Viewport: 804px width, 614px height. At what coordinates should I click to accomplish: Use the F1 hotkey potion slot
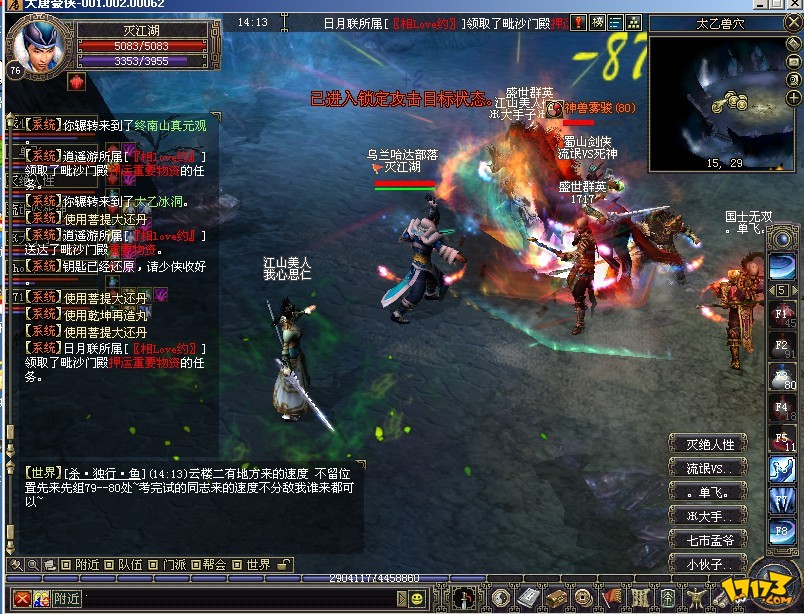click(x=782, y=315)
